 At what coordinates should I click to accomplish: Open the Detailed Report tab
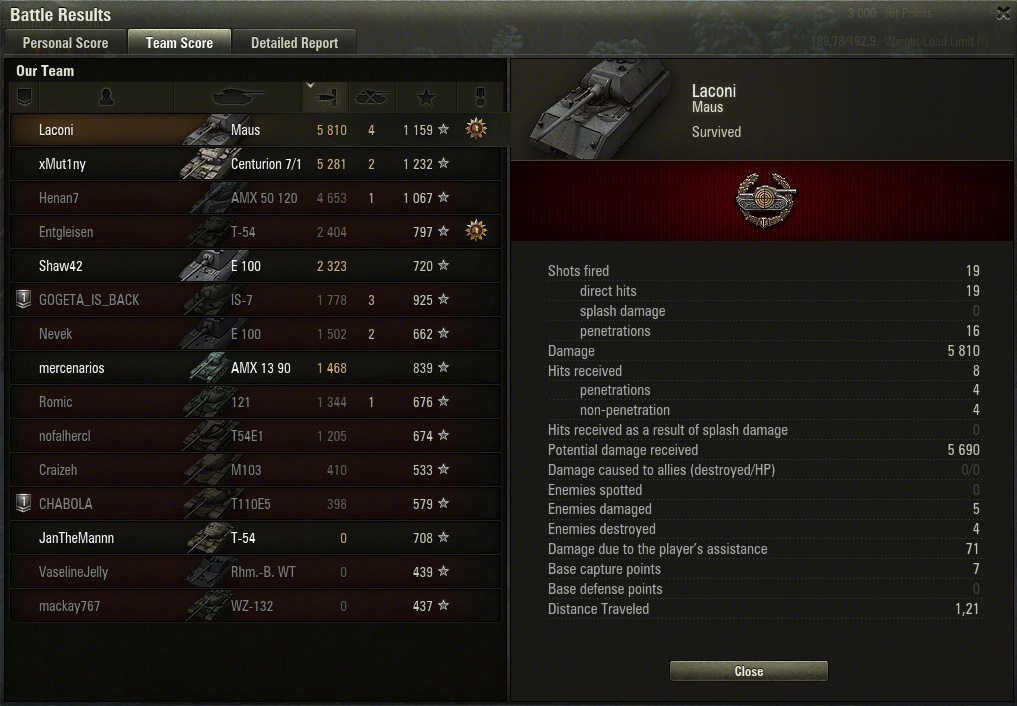(294, 43)
